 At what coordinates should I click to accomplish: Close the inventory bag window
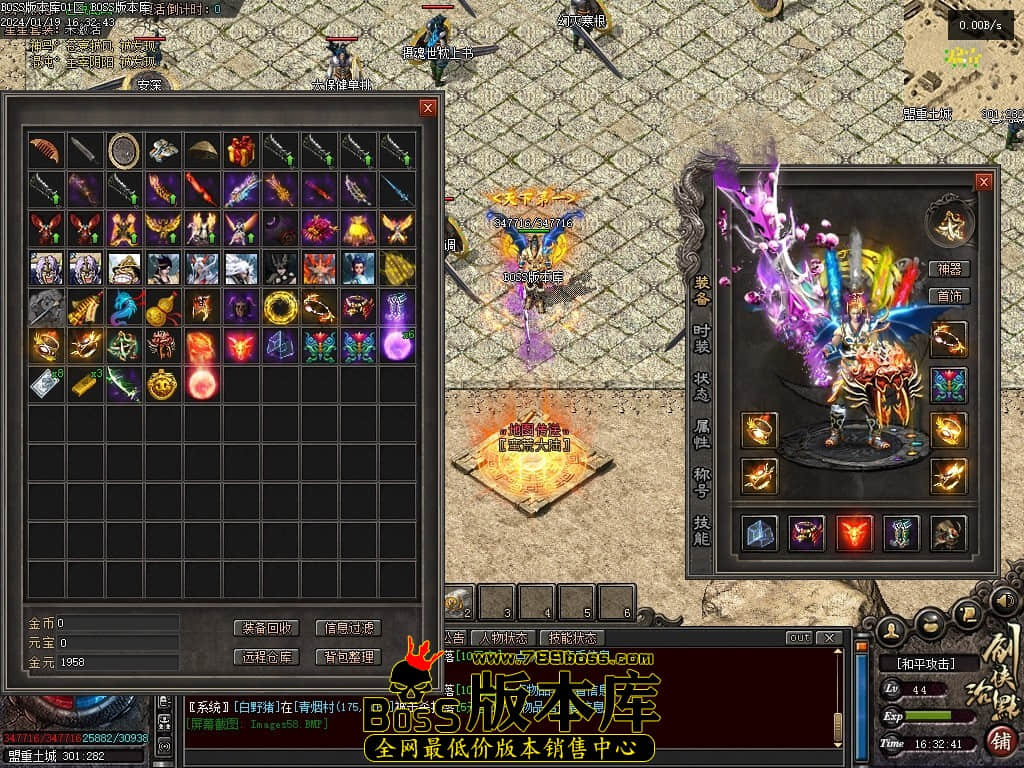pos(428,108)
